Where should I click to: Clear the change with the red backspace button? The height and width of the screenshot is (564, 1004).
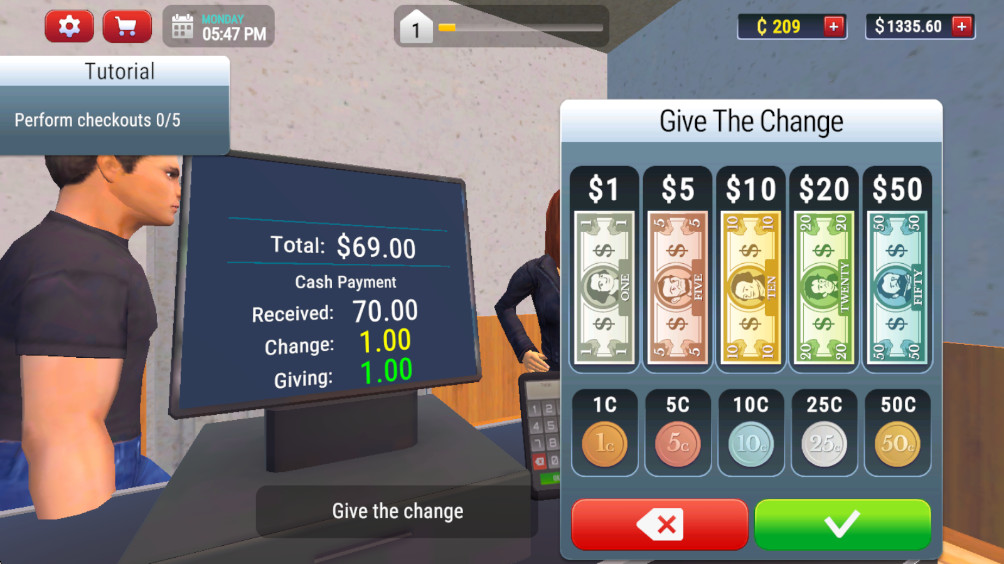point(660,524)
